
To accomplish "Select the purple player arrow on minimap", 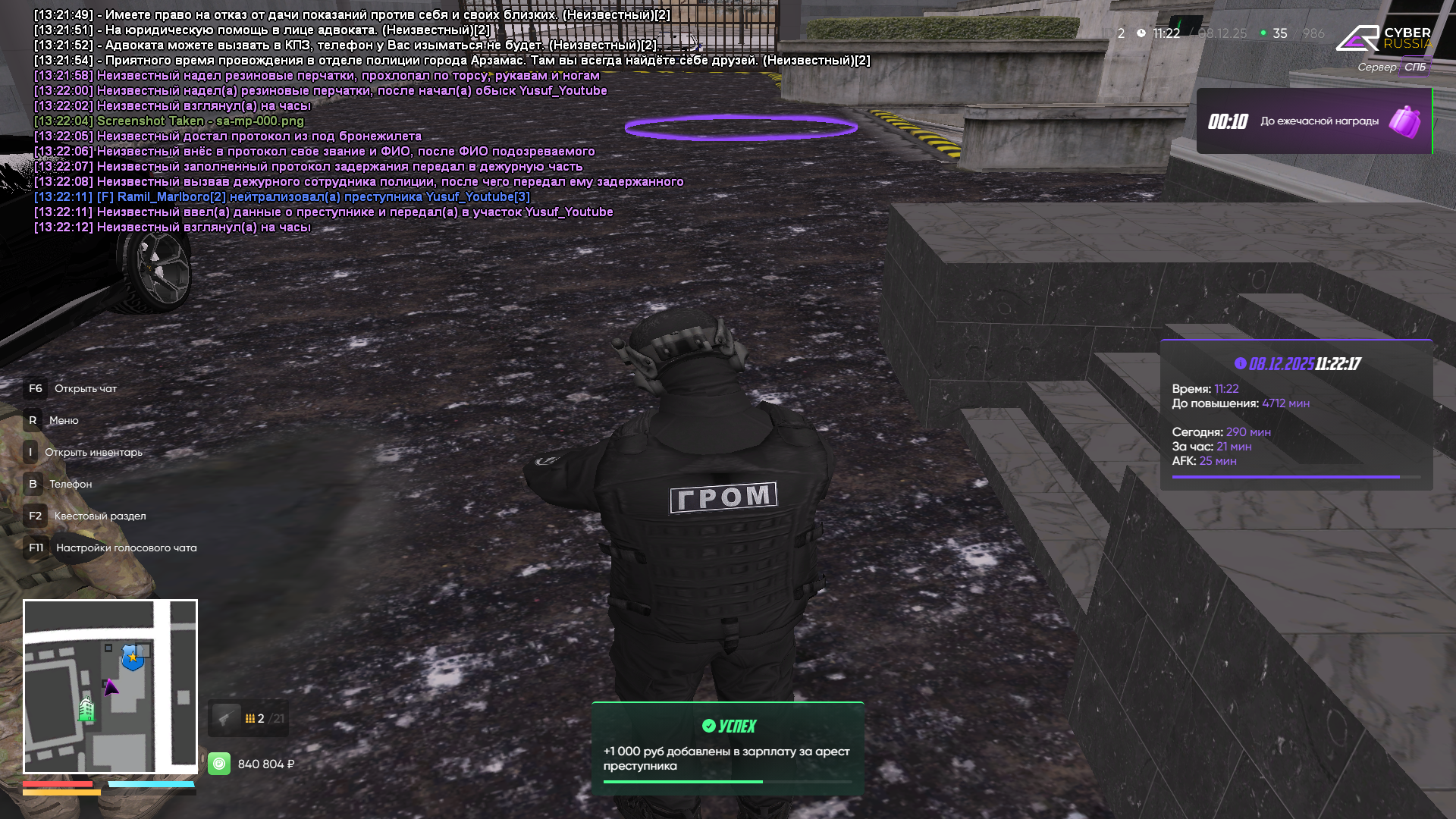I will [x=111, y=688].
